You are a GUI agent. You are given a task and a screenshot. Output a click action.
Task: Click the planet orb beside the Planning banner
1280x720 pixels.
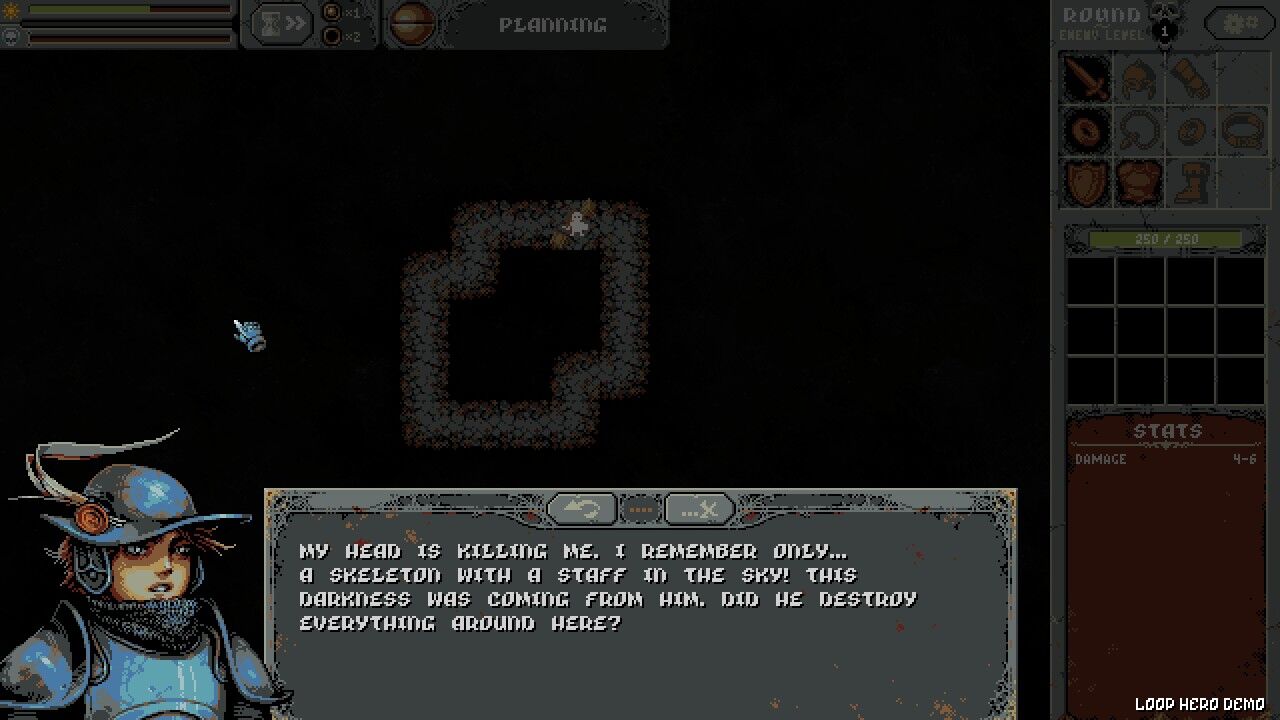pyautogui.click(x=412, y=24)
